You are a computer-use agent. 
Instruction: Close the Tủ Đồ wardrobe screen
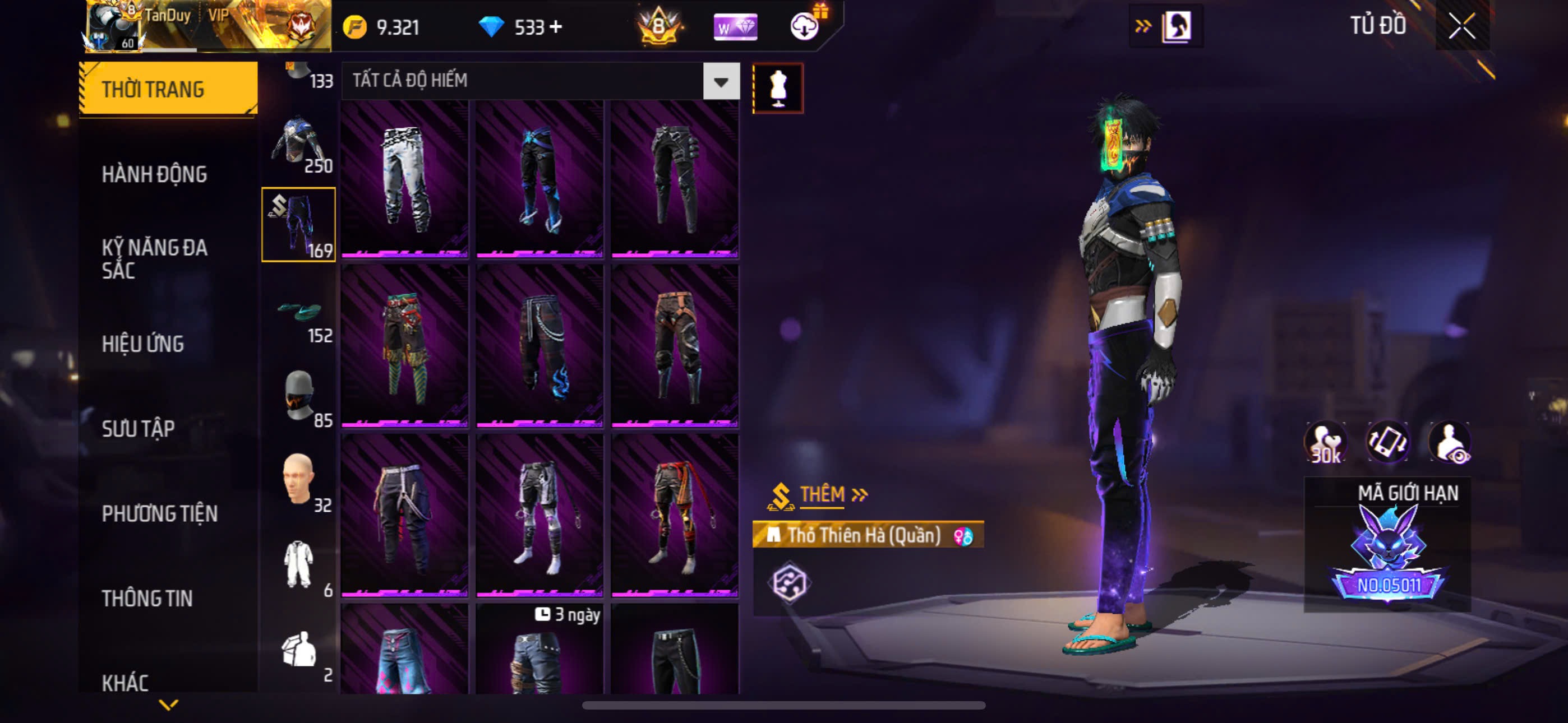coord(1461,26)
